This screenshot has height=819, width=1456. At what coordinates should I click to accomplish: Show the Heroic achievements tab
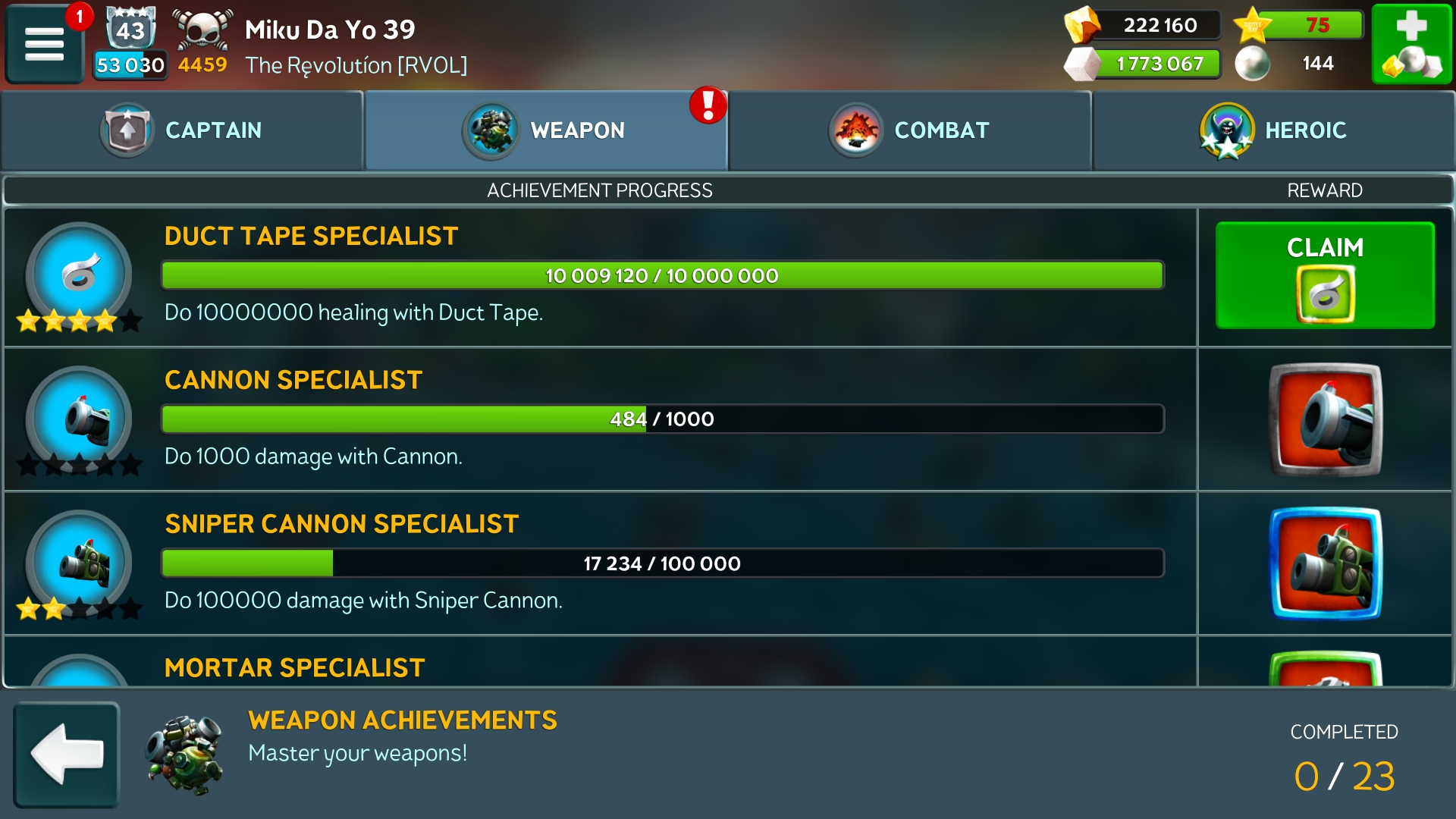click(1274, 130)
